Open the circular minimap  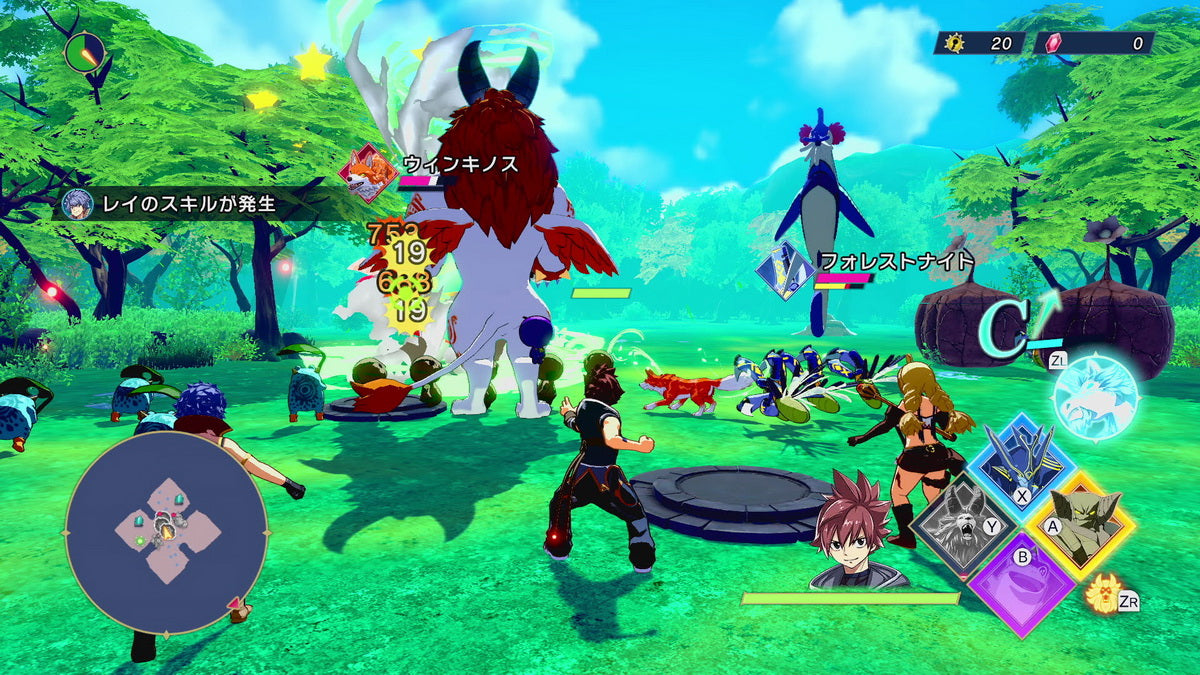click(166, 533)
